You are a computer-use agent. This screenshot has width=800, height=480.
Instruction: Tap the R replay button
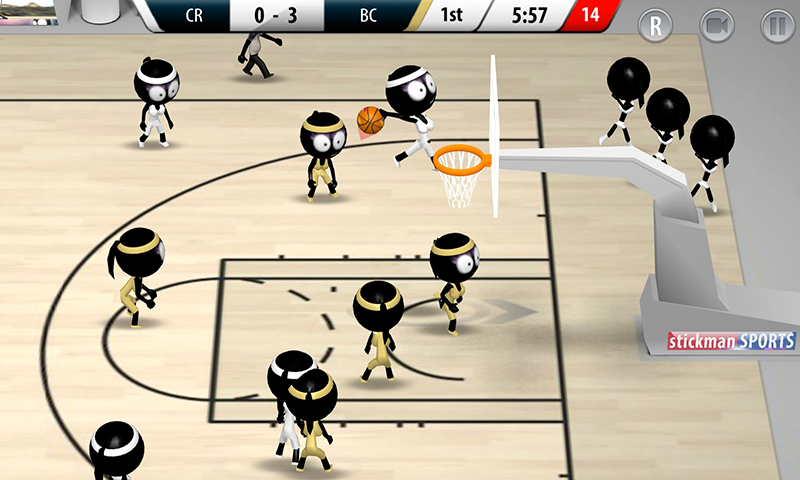(656, 26)
